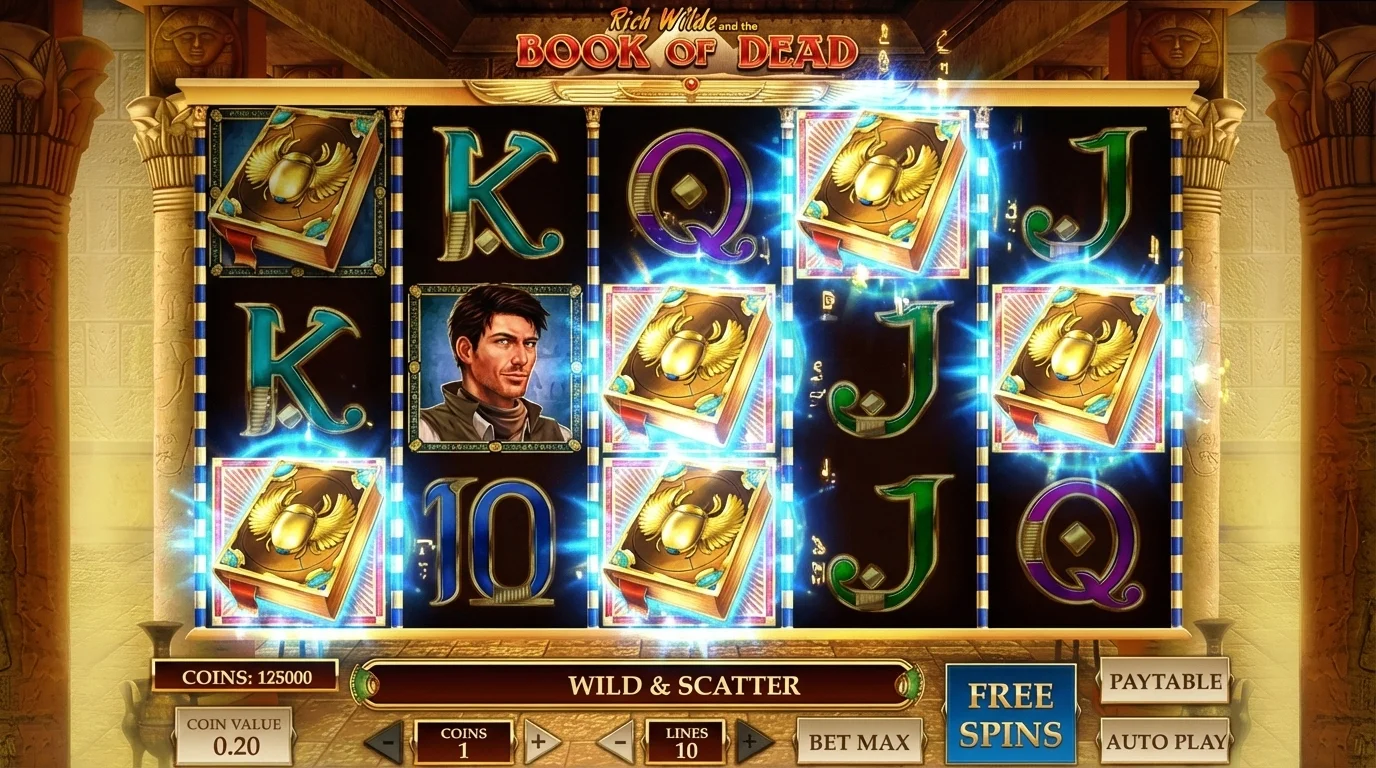
Task: Open the Paytable
Action: pos(1165,682)
